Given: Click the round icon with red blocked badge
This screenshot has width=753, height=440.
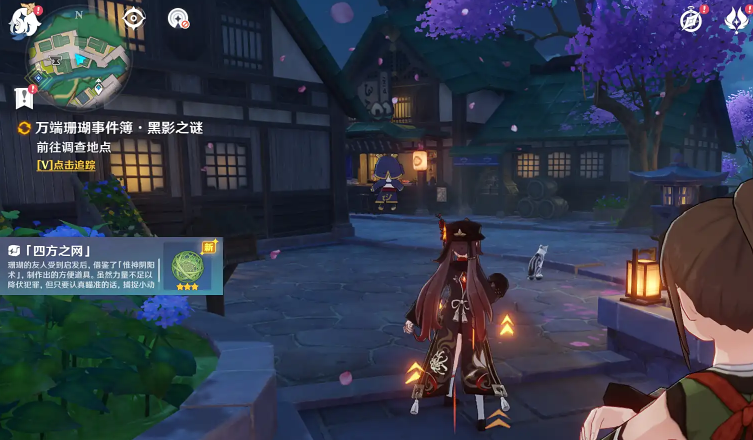Looking at the screenshot, I should pos(178,18).
